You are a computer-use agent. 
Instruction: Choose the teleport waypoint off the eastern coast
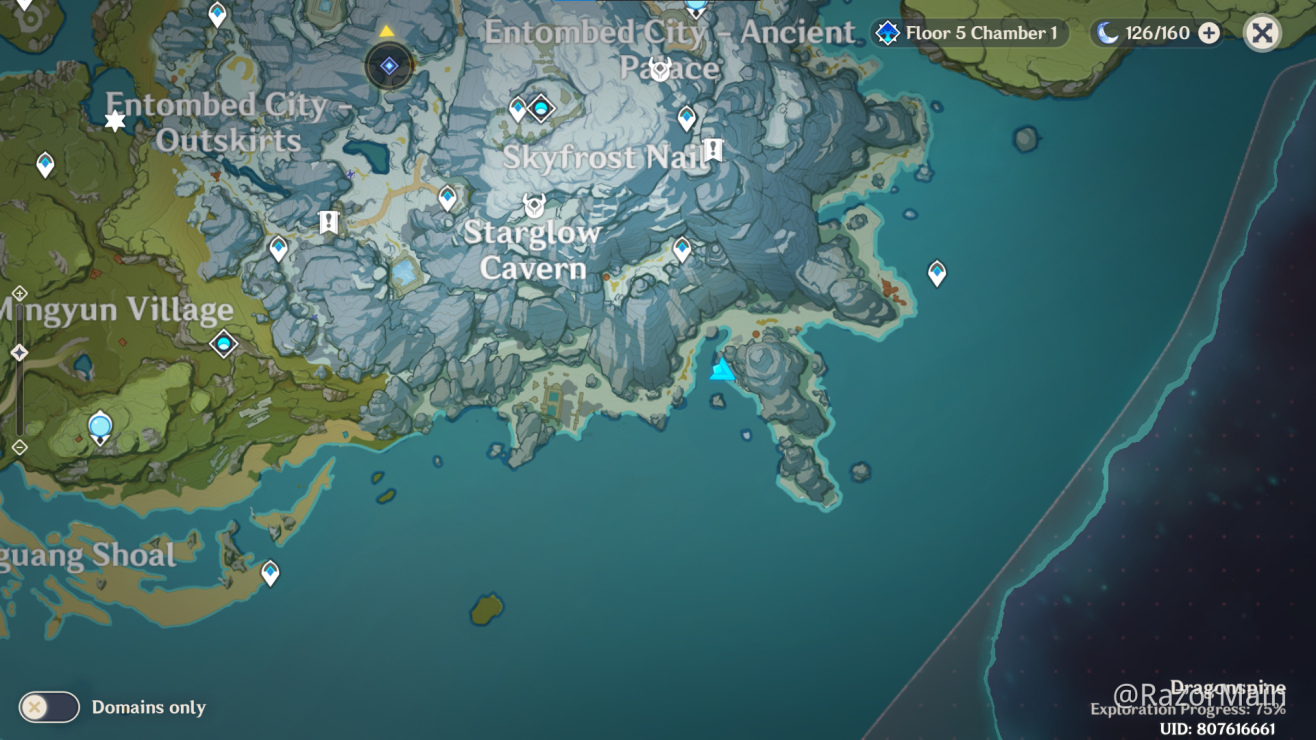tap(936, 271)
